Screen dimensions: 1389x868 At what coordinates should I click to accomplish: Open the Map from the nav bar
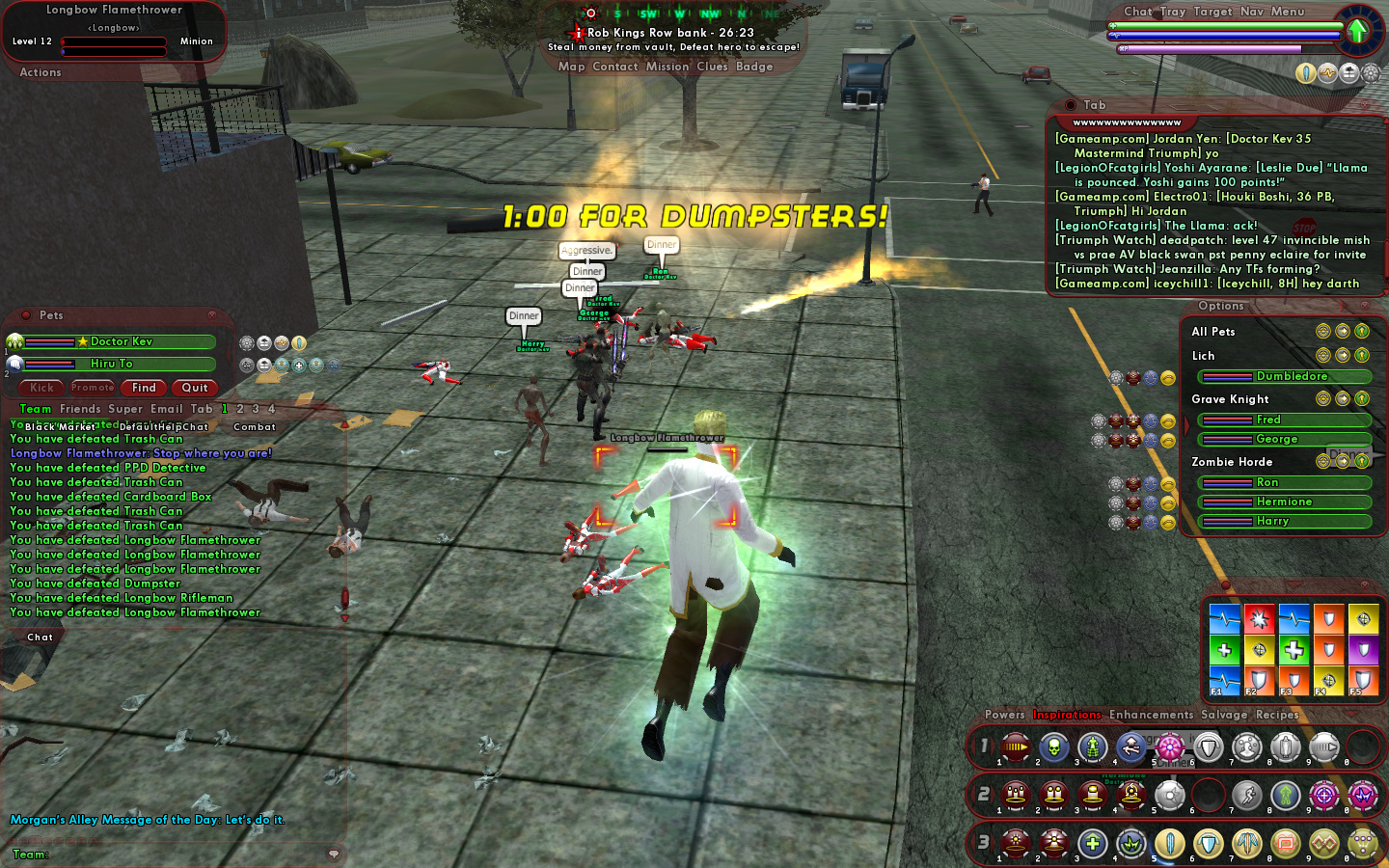571,67
